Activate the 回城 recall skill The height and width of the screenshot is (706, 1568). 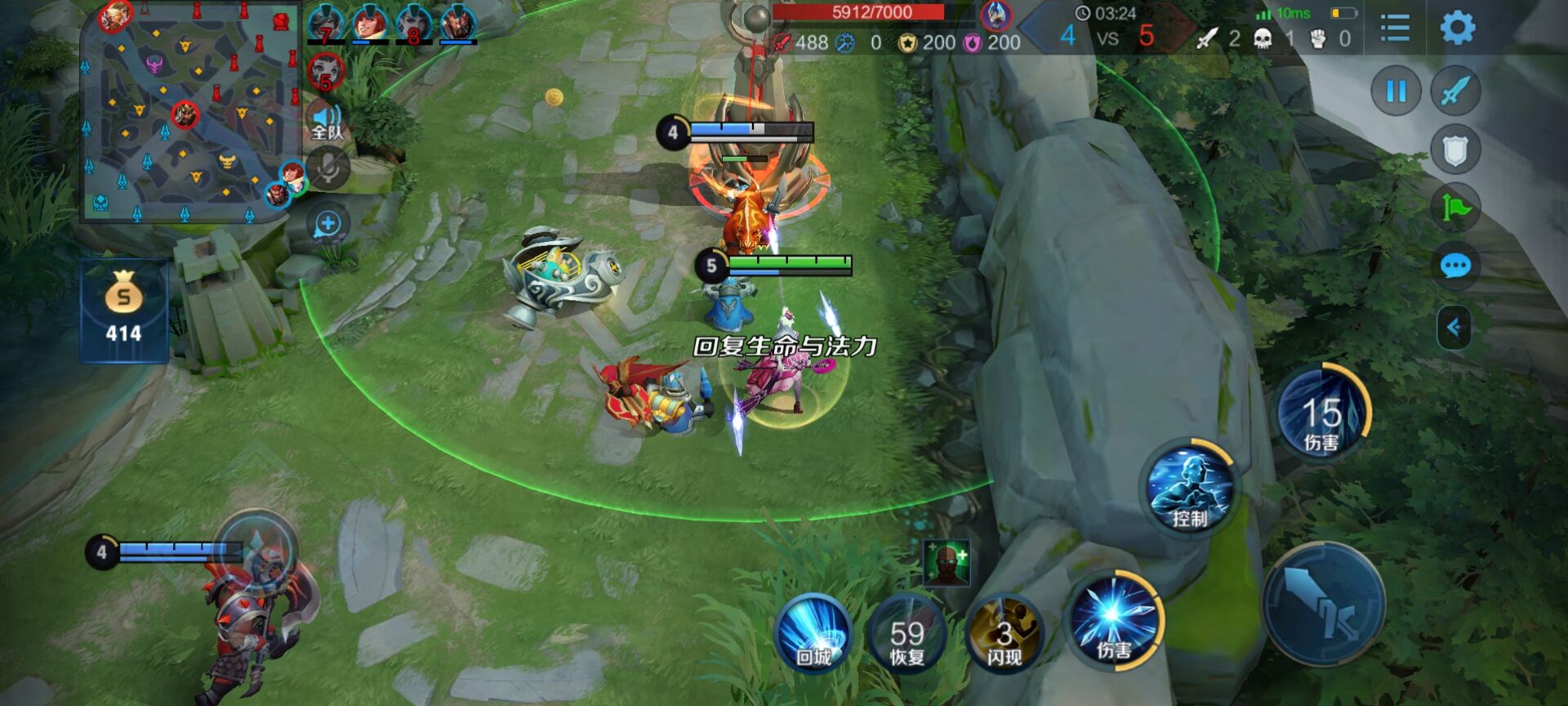coord(813,635)
